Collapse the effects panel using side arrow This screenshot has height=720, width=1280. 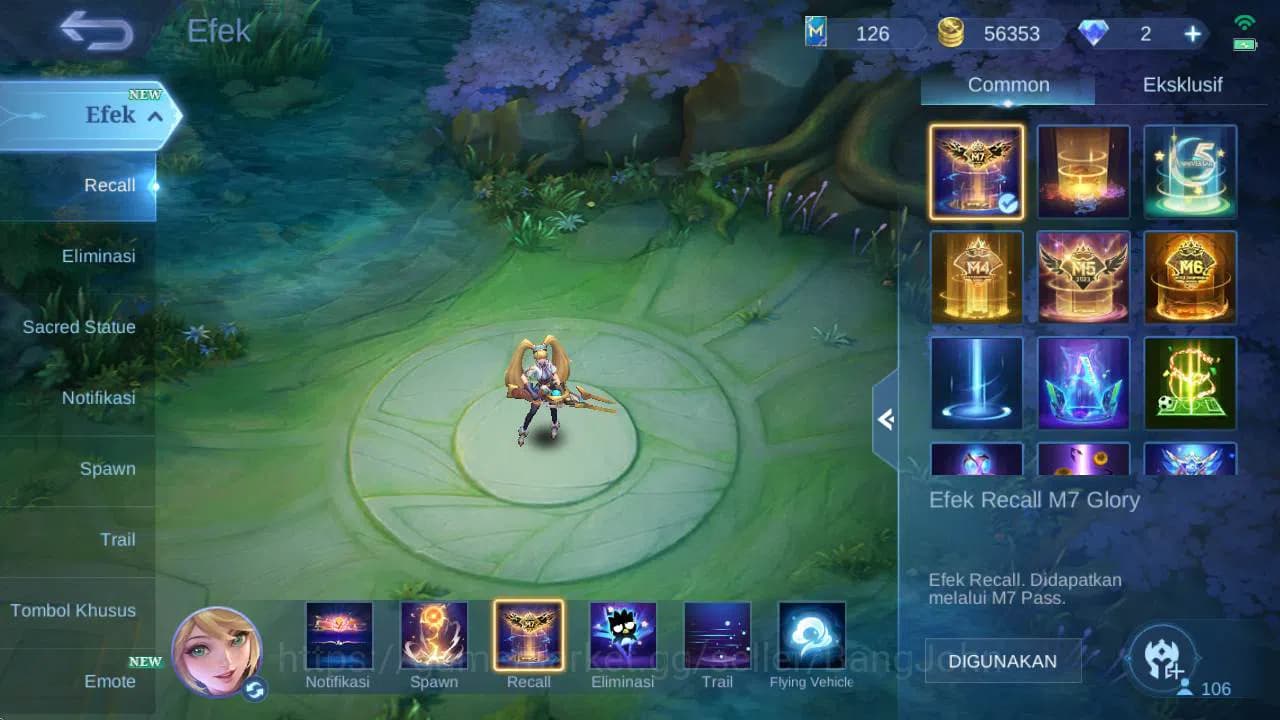coord(886,420)
